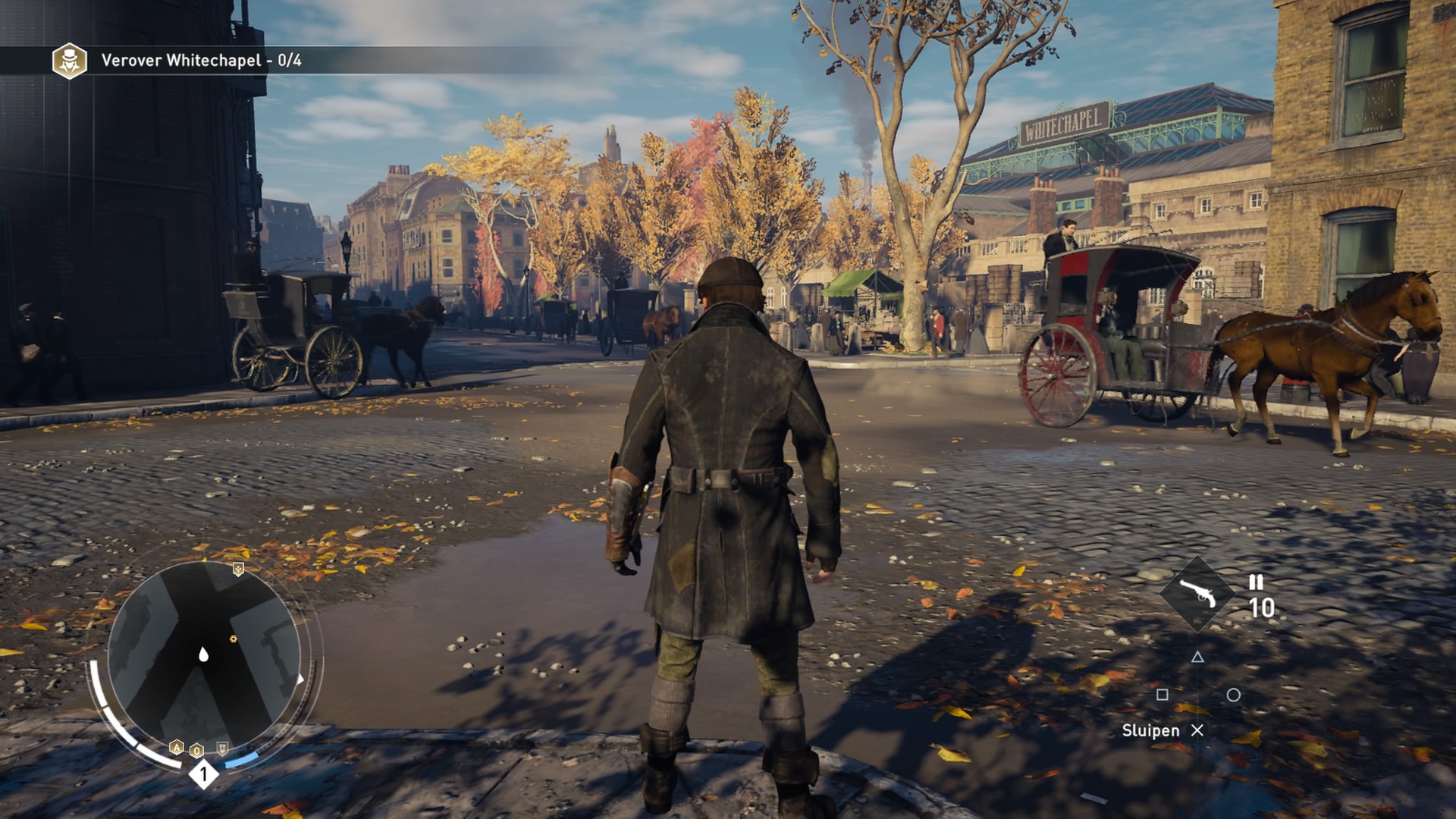Viewport: 1456px width, 819px height.
Task: Select the hooded assassin objective icon
Action: [x=69, y=61]
